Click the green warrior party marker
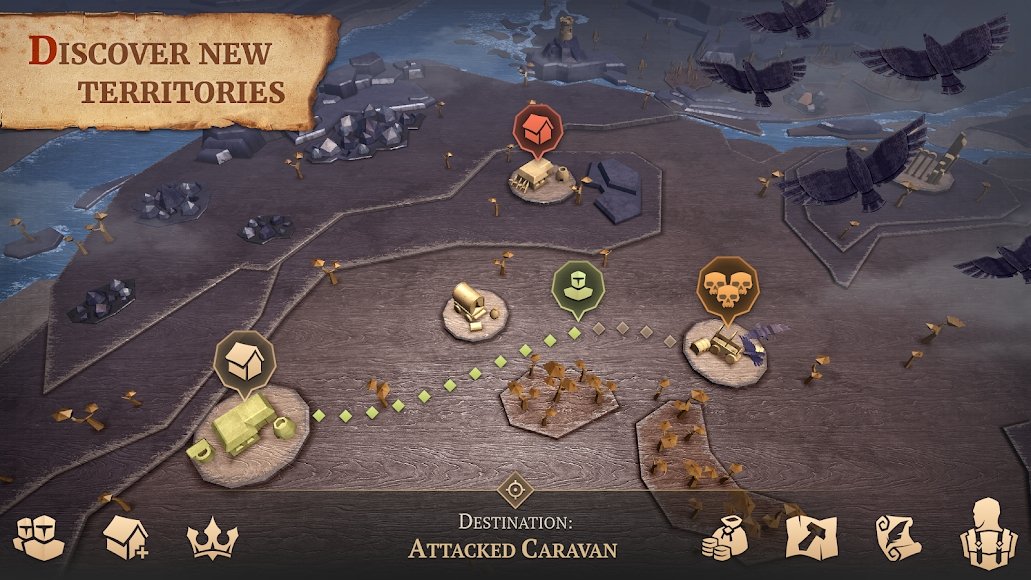Viewport: 1031px width, 580px height. [x=579, y=286]
